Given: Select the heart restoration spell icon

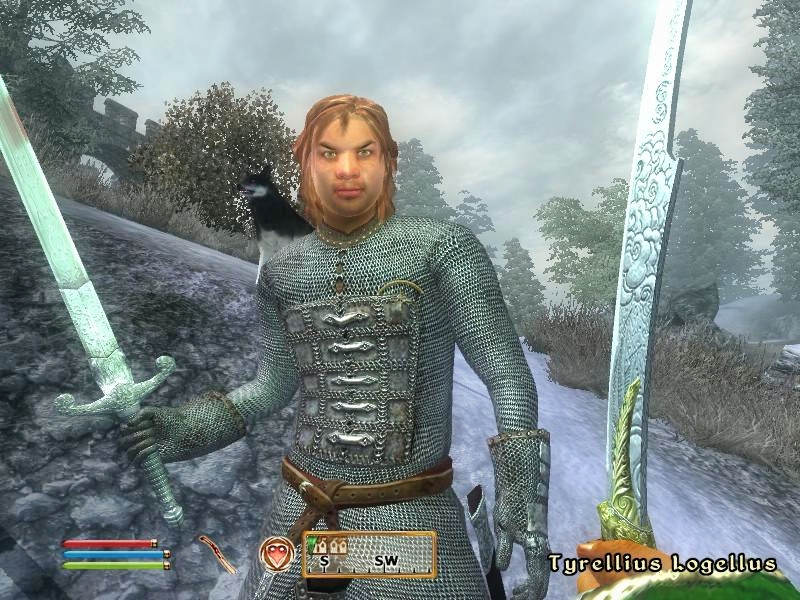Looking at the screenshot, I should [277, 554].
